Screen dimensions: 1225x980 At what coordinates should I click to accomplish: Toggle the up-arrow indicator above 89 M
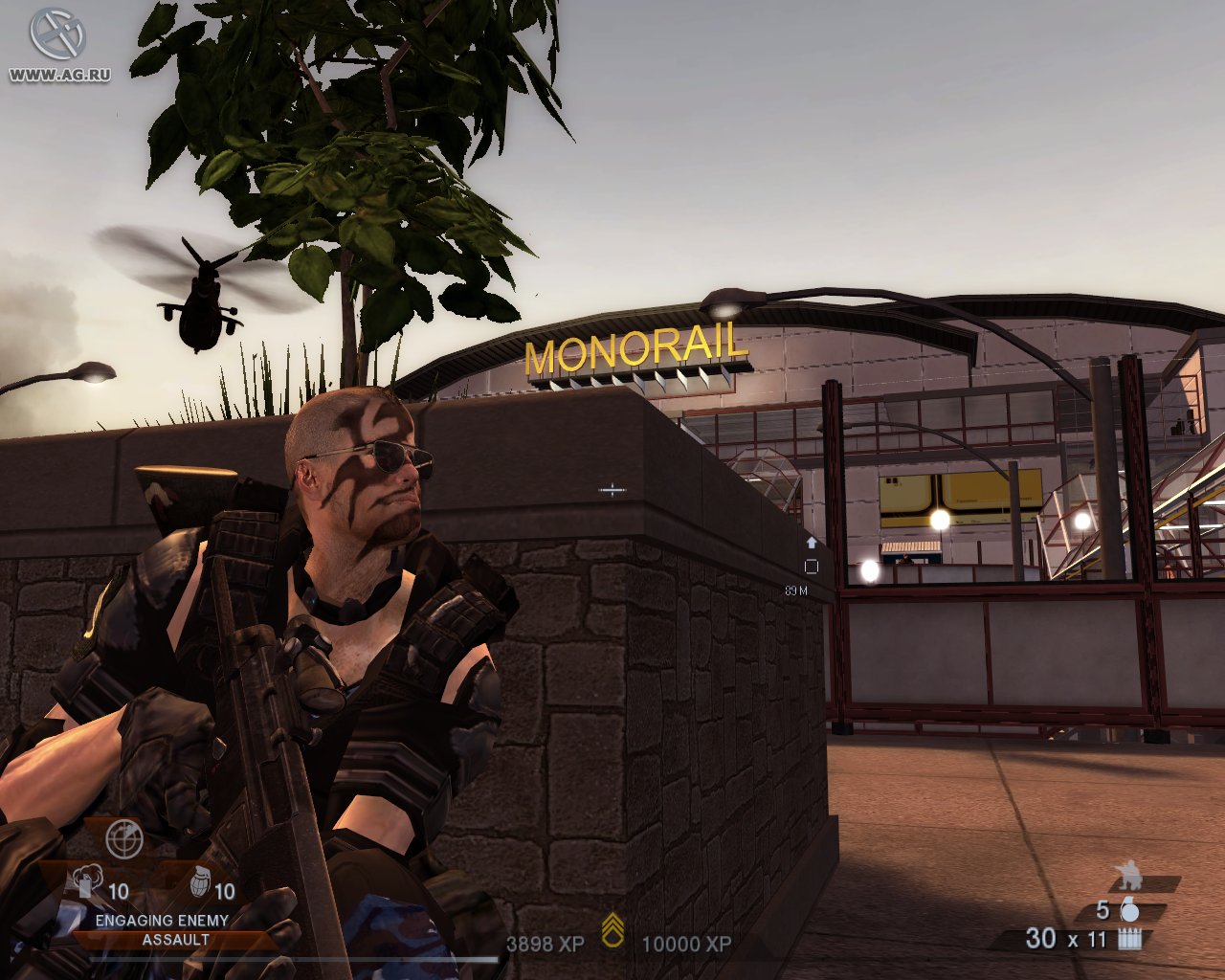coord(813,542)
